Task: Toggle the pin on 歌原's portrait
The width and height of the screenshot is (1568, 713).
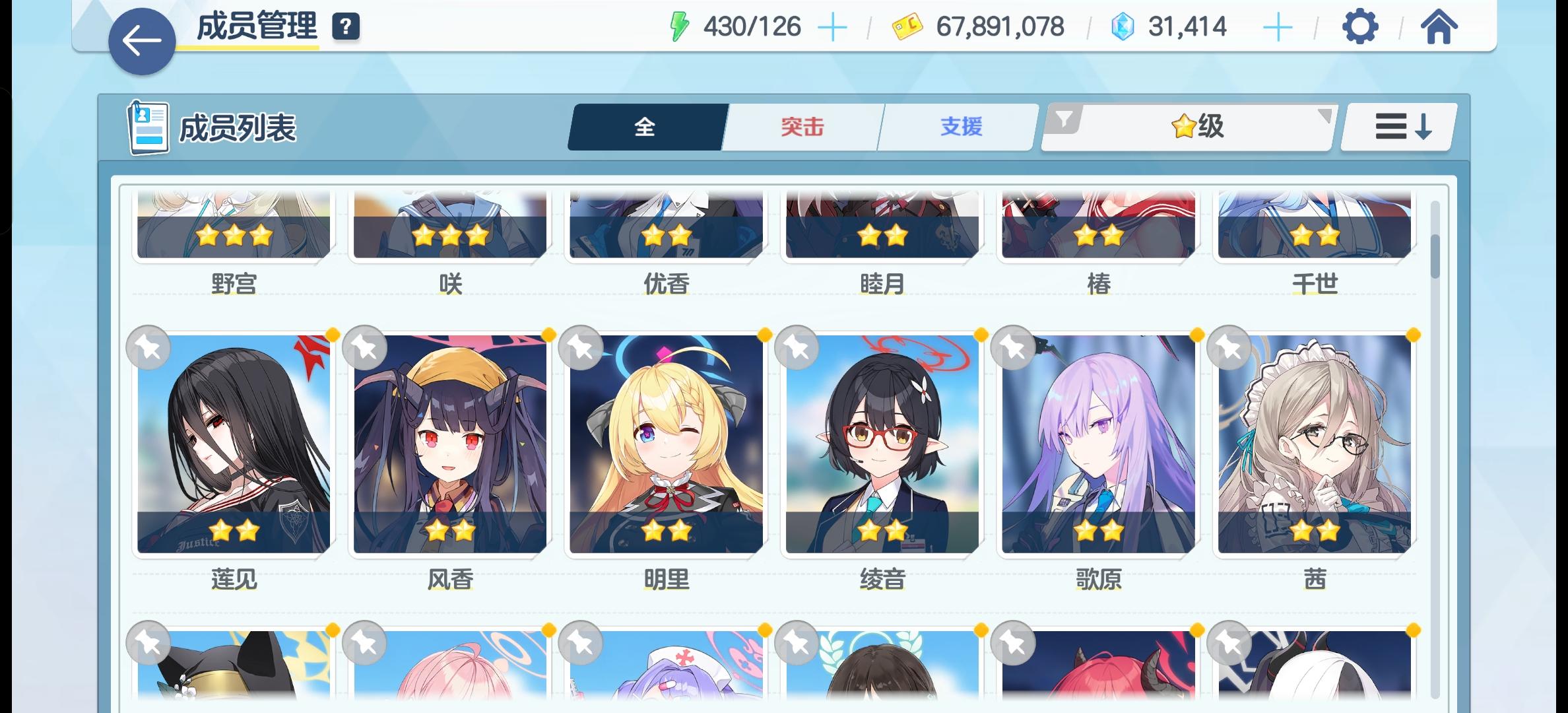Action: 1012,349
